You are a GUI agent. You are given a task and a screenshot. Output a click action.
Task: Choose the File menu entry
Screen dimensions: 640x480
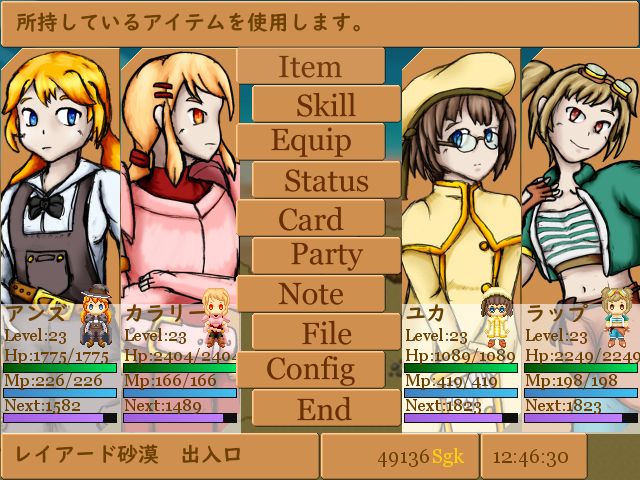pos(326,332)
